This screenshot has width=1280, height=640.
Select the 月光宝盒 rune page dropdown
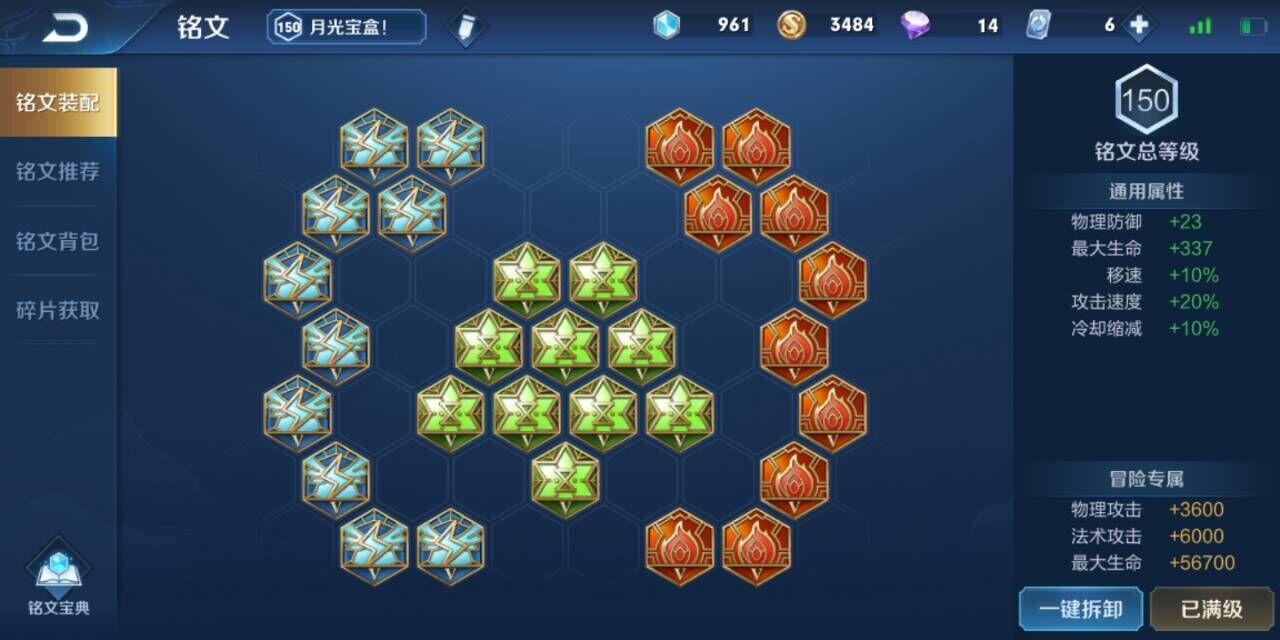point(346,27)
